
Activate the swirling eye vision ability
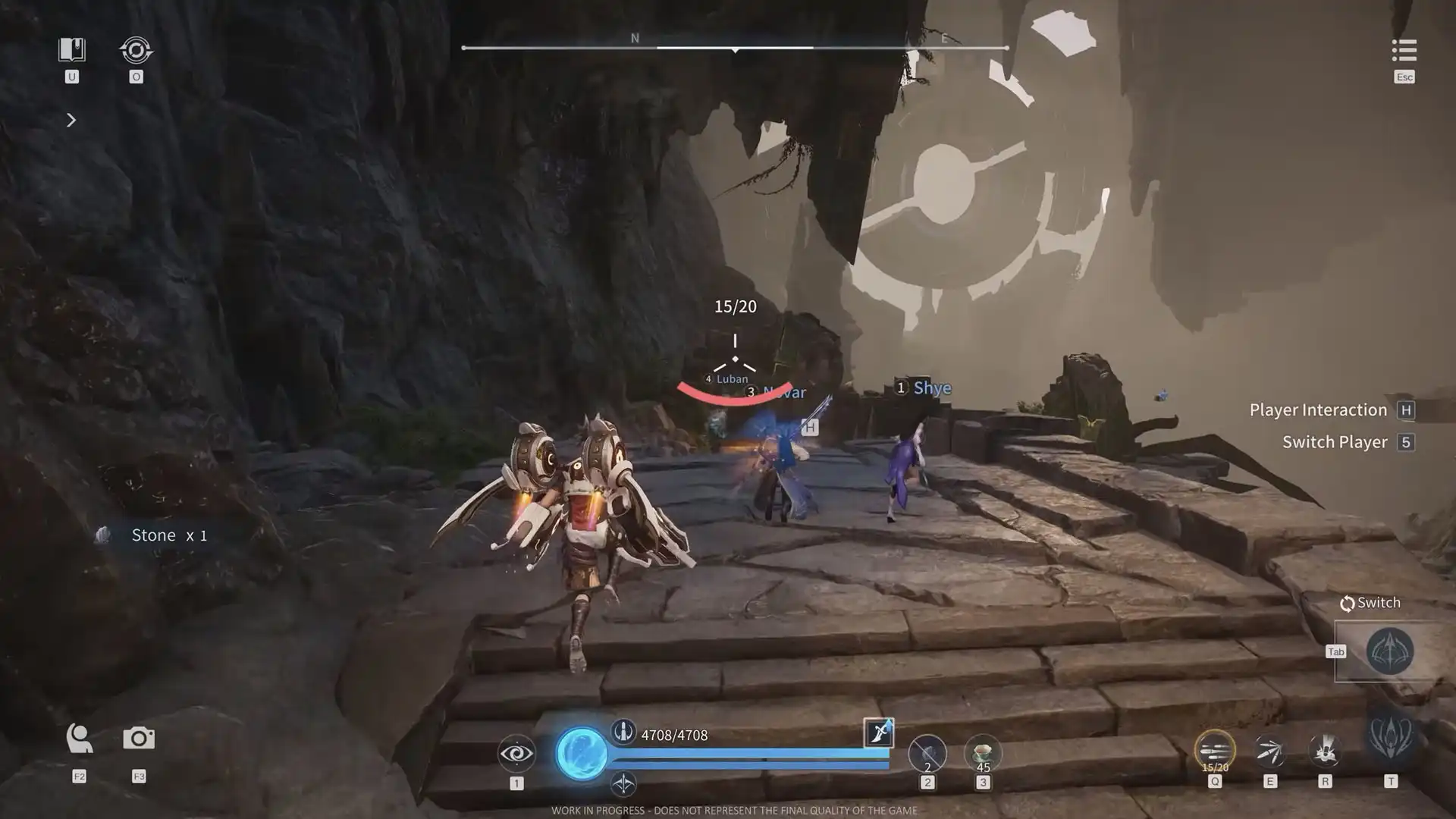(516, 753)
